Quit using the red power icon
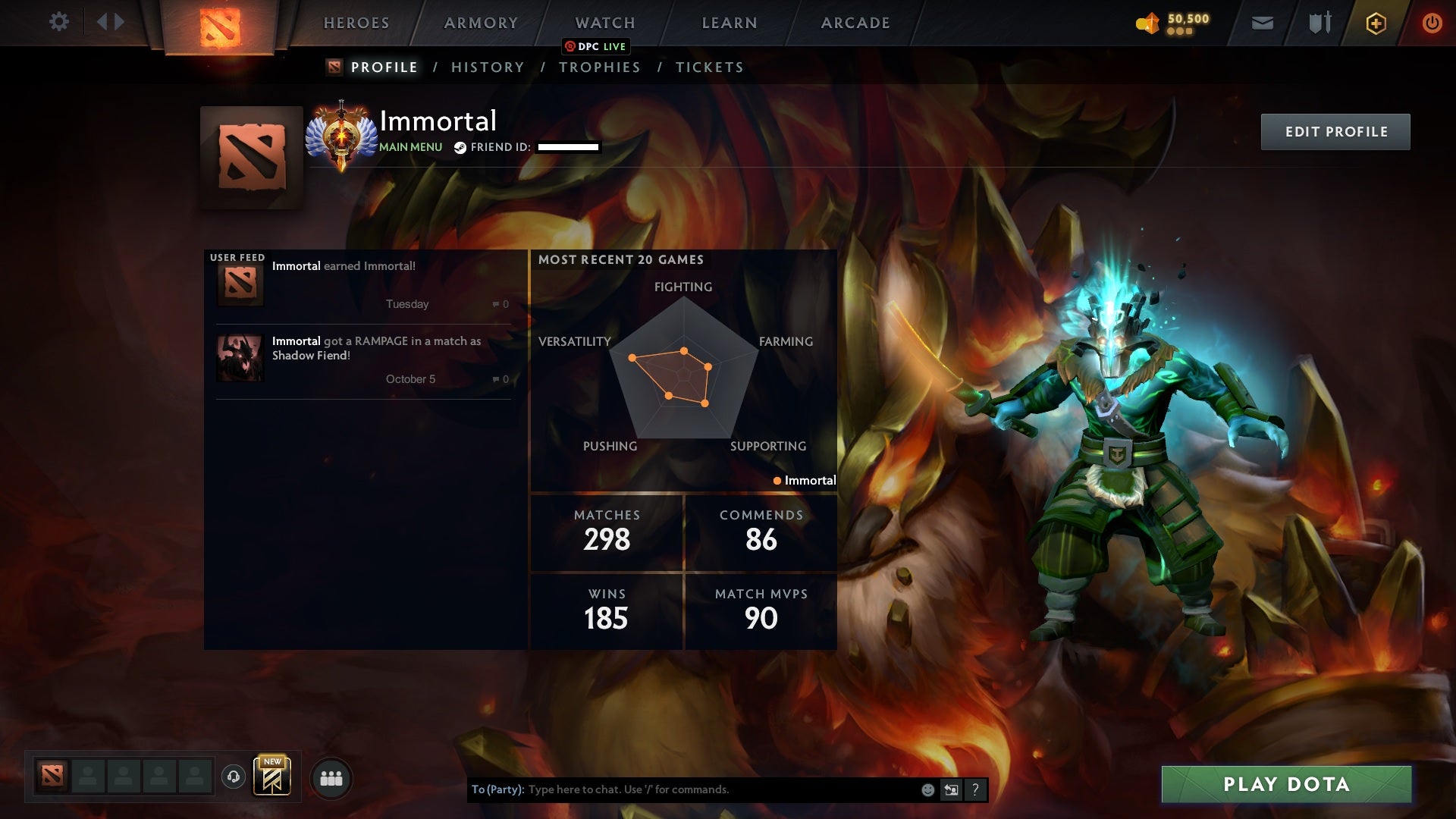 pyautogui.click(x=1432, y=24)
